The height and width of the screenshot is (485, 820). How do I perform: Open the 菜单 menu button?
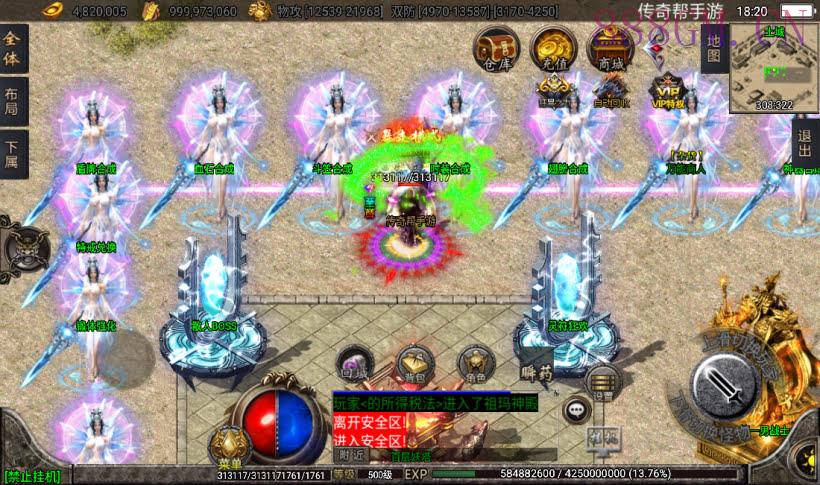coord(229,447)
